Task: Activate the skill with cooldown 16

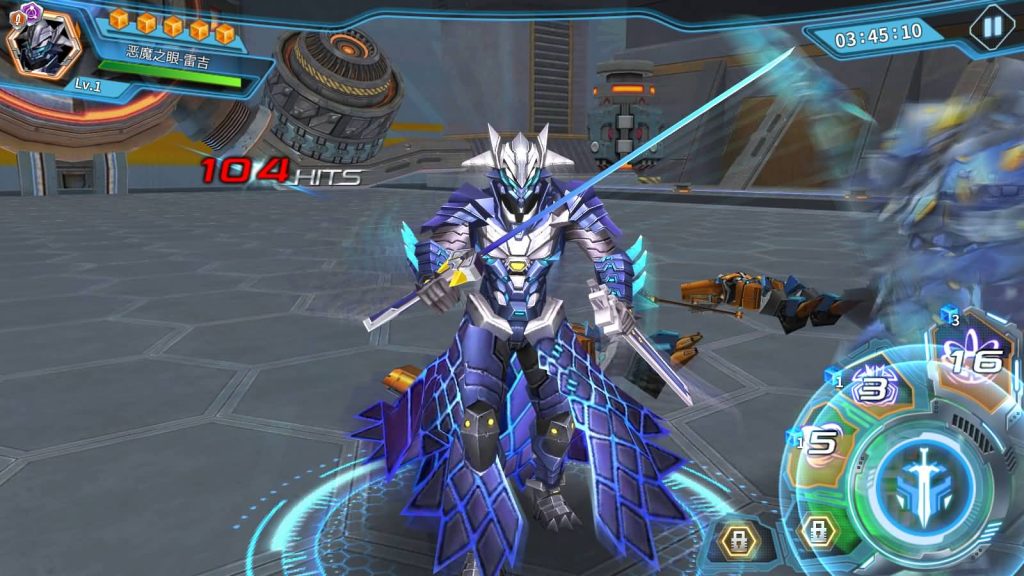Action: [x=968, y=355]
